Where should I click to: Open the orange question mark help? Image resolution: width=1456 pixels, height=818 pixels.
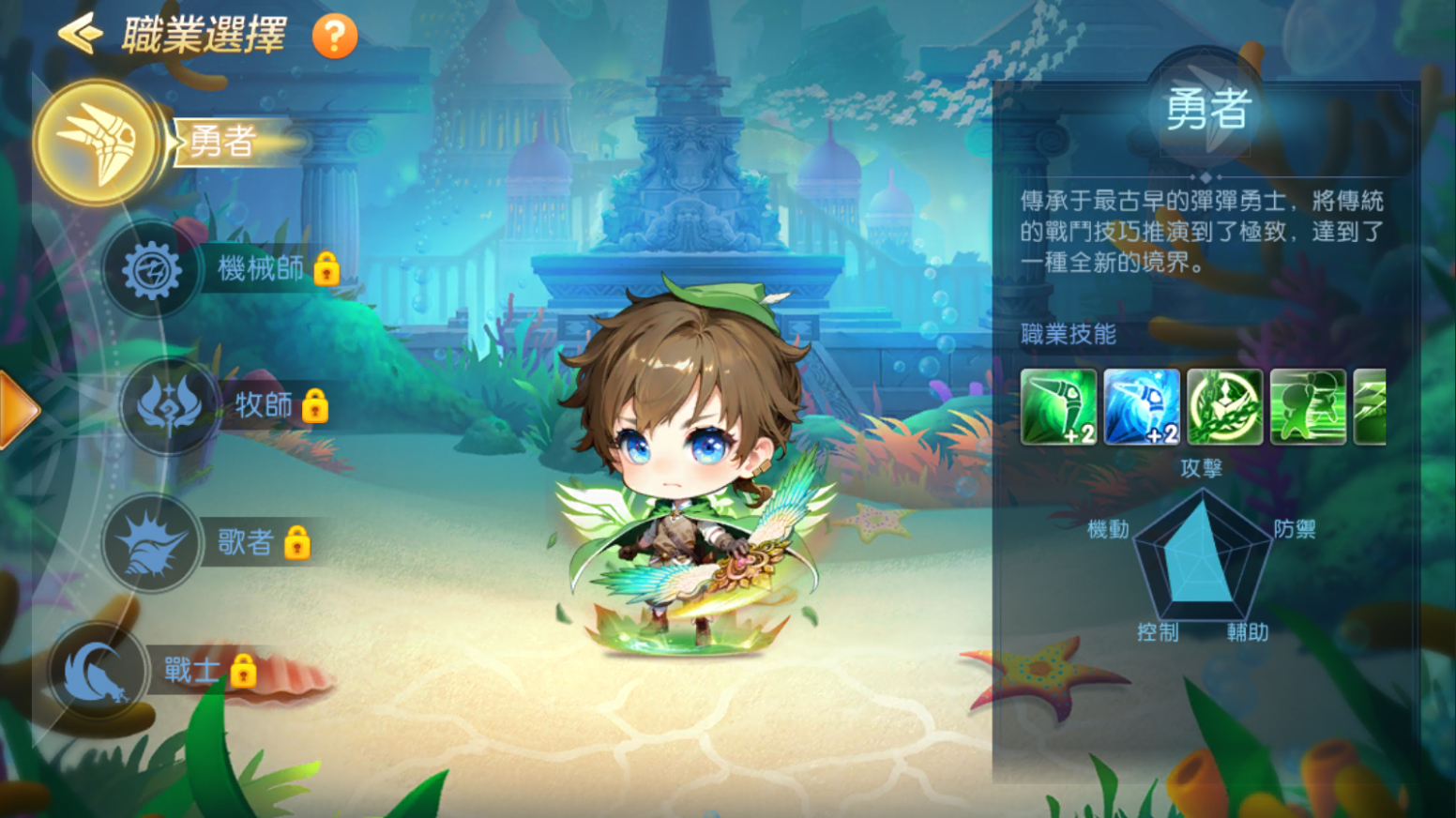click(x=334, y=37)
